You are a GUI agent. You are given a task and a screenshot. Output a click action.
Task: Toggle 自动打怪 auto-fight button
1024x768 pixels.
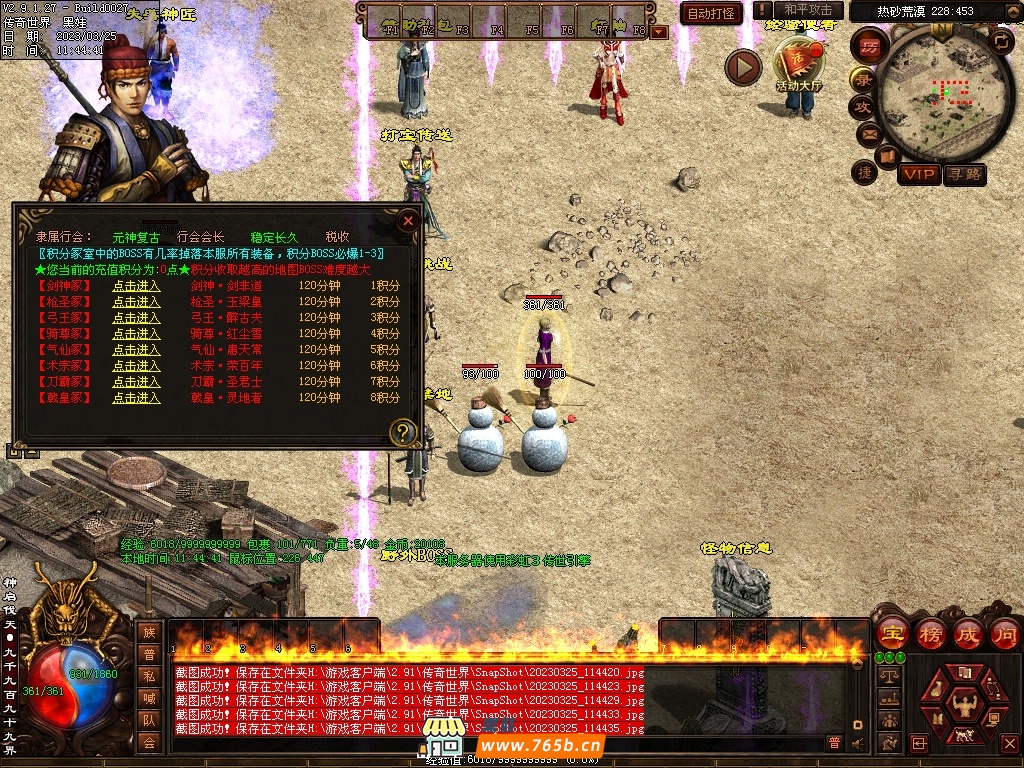[x=711, y=13]
